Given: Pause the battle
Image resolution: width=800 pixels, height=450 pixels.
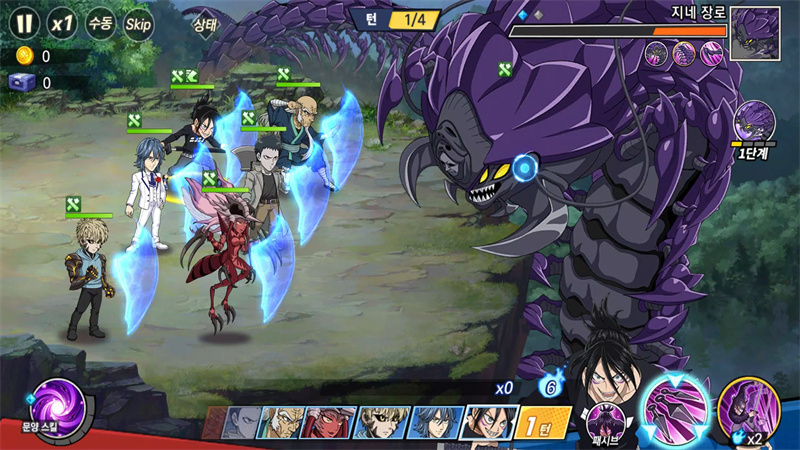Looking at the screenshot, I should coord(24,22).
